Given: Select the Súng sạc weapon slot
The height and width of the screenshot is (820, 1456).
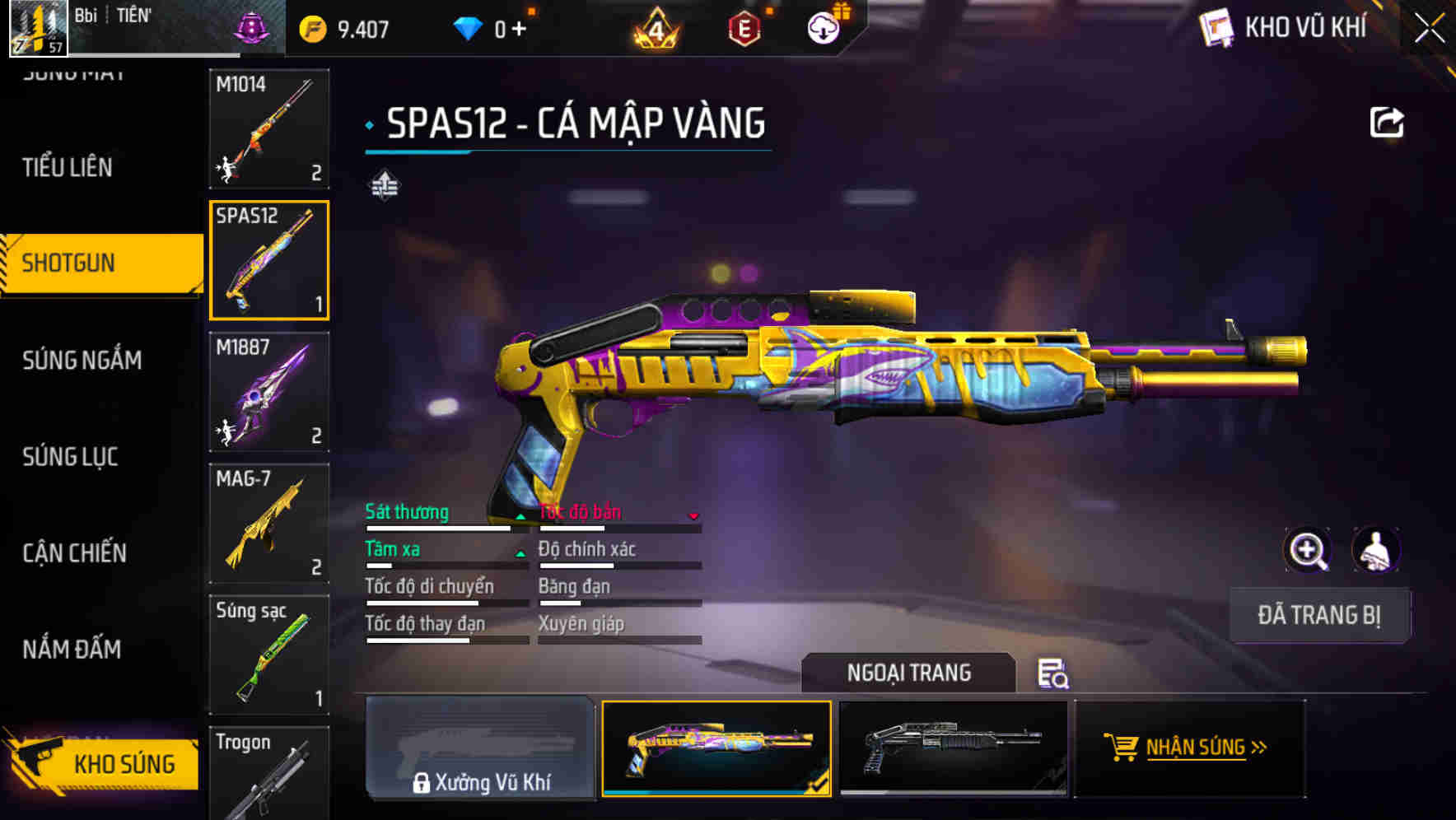Looking at the screenshot, I should tap(269, 655).
